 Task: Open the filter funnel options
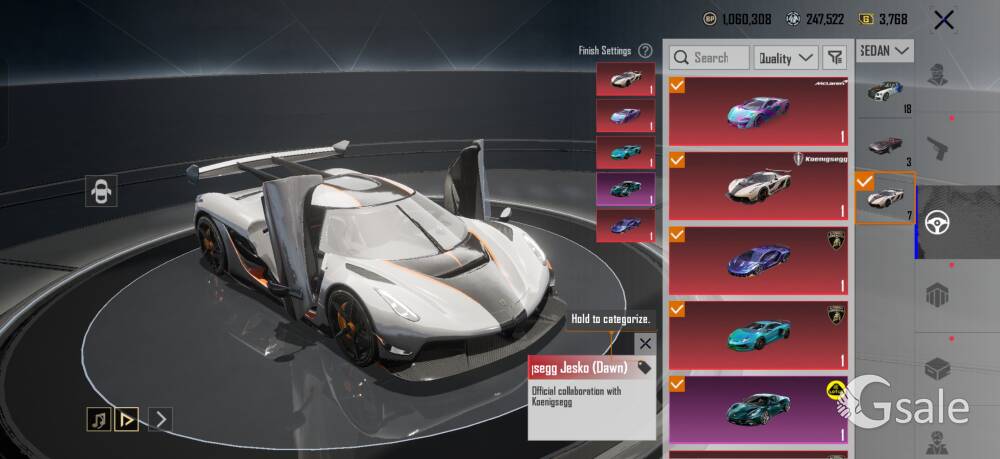point(835,58)
